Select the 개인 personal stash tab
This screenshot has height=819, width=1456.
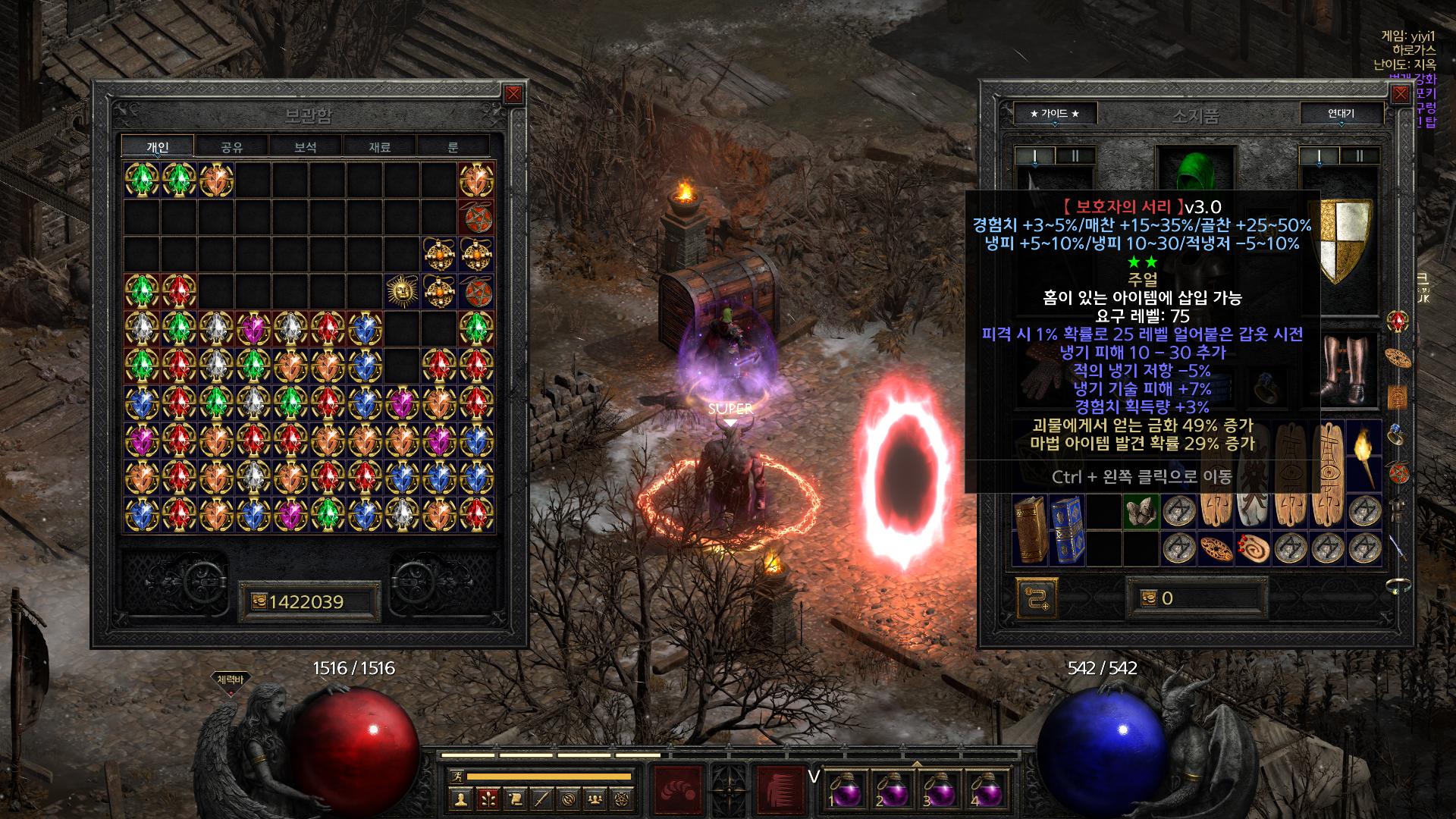(158, 147)
